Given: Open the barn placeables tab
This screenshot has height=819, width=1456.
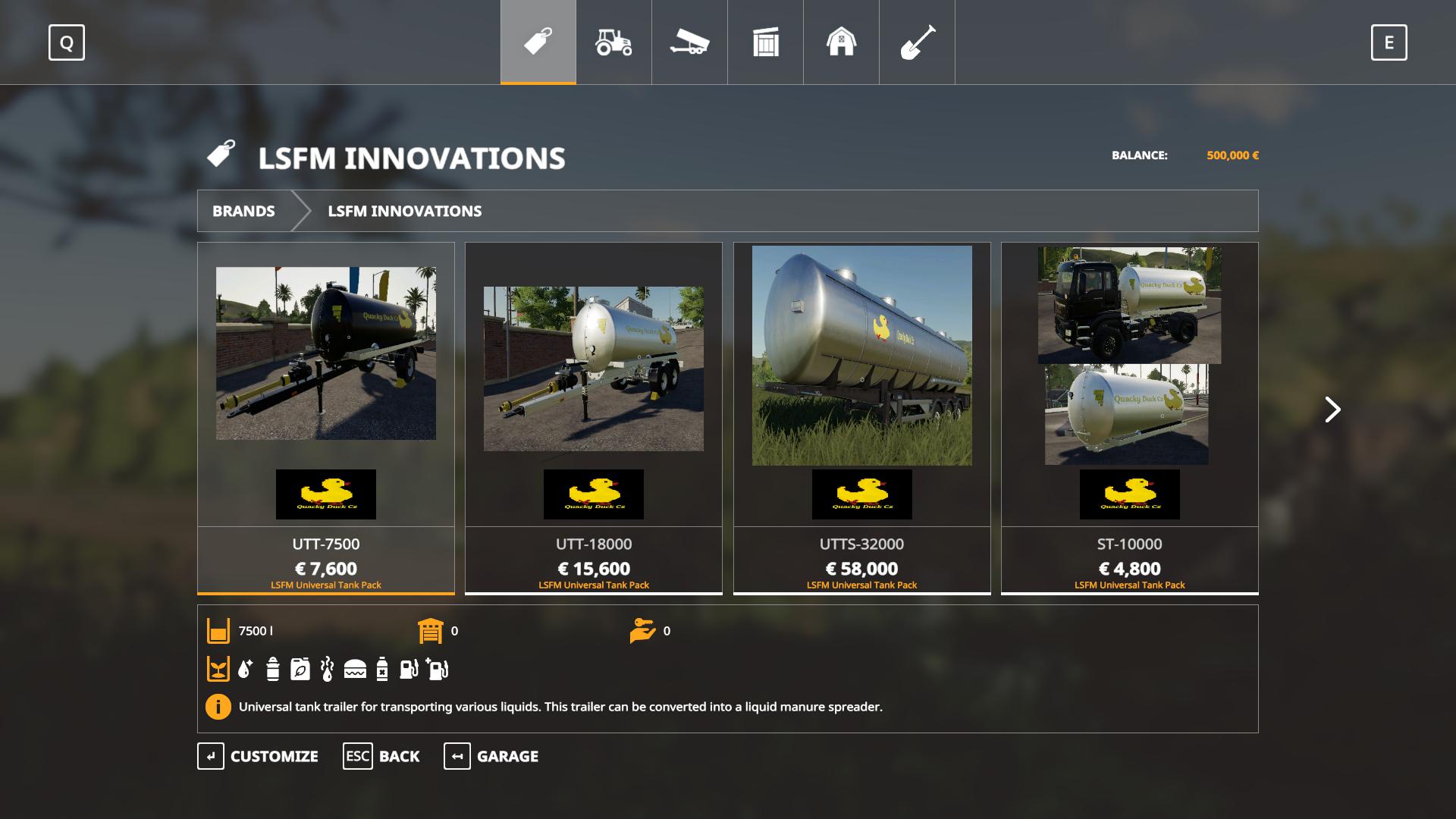Looking at the screenshot, I should click(x=841, y=42).
